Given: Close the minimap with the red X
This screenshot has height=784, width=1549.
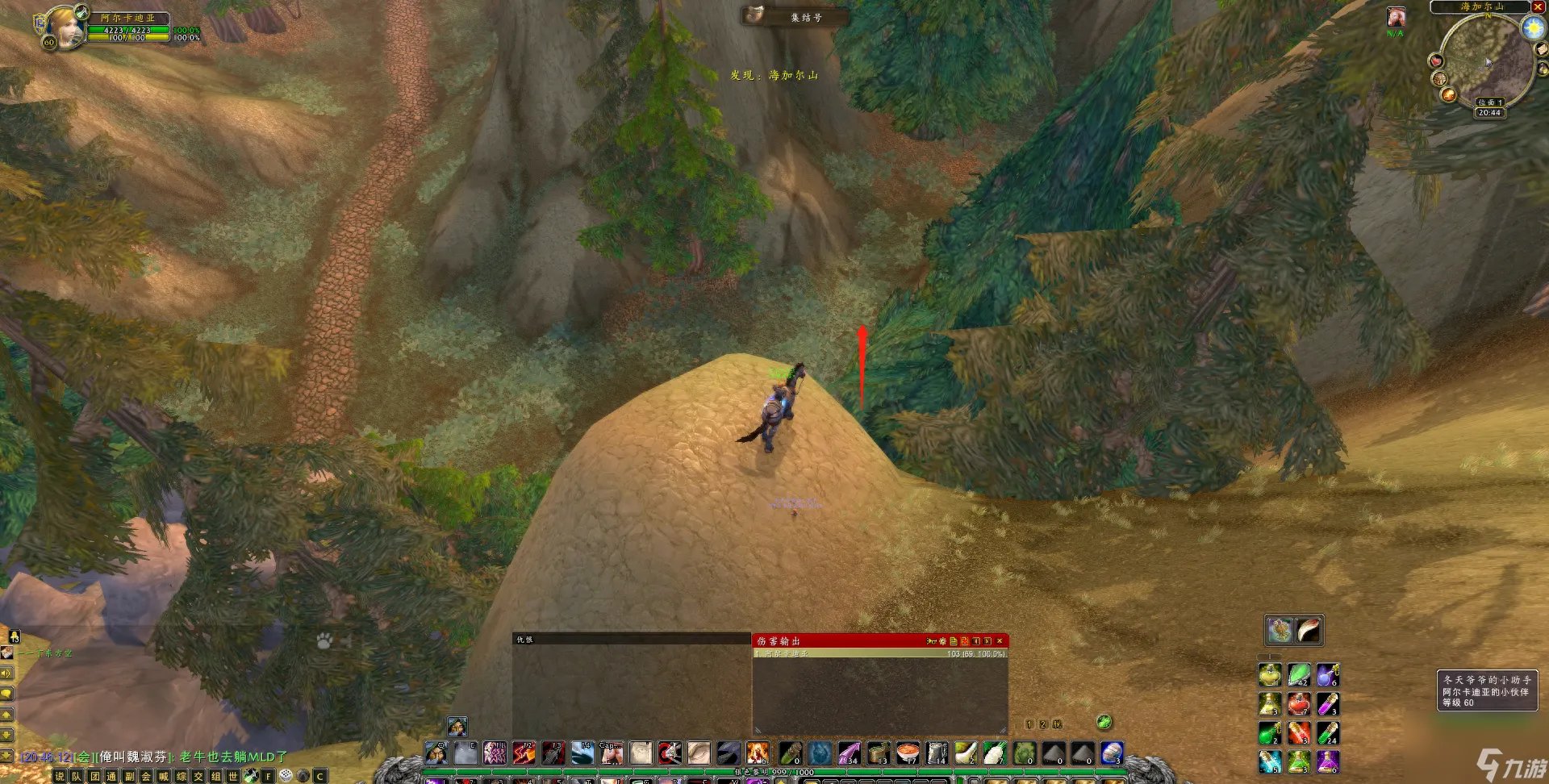Looking at the screenshot, I should [1537, 7].
